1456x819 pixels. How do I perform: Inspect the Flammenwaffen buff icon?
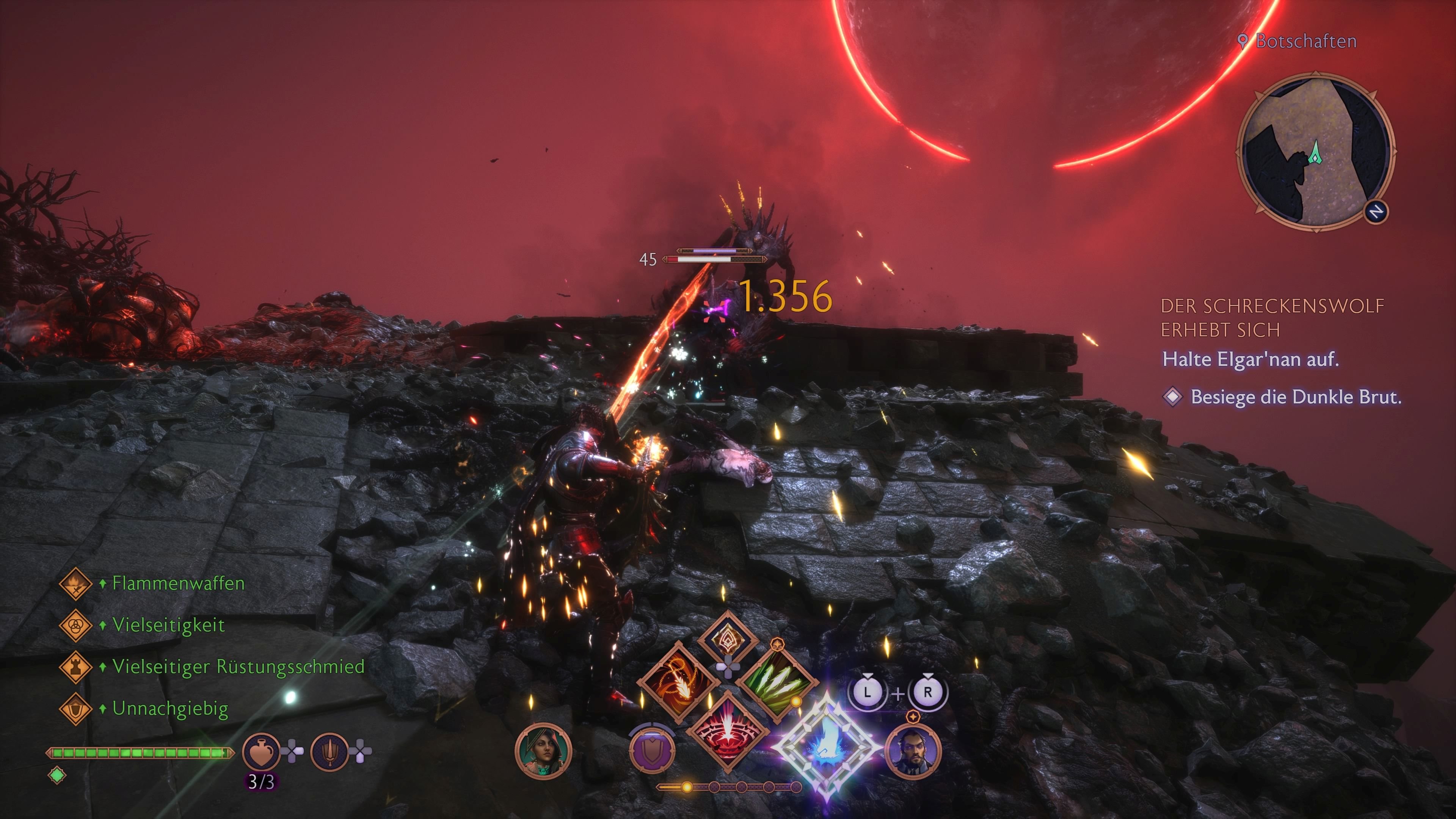point(76,583)
